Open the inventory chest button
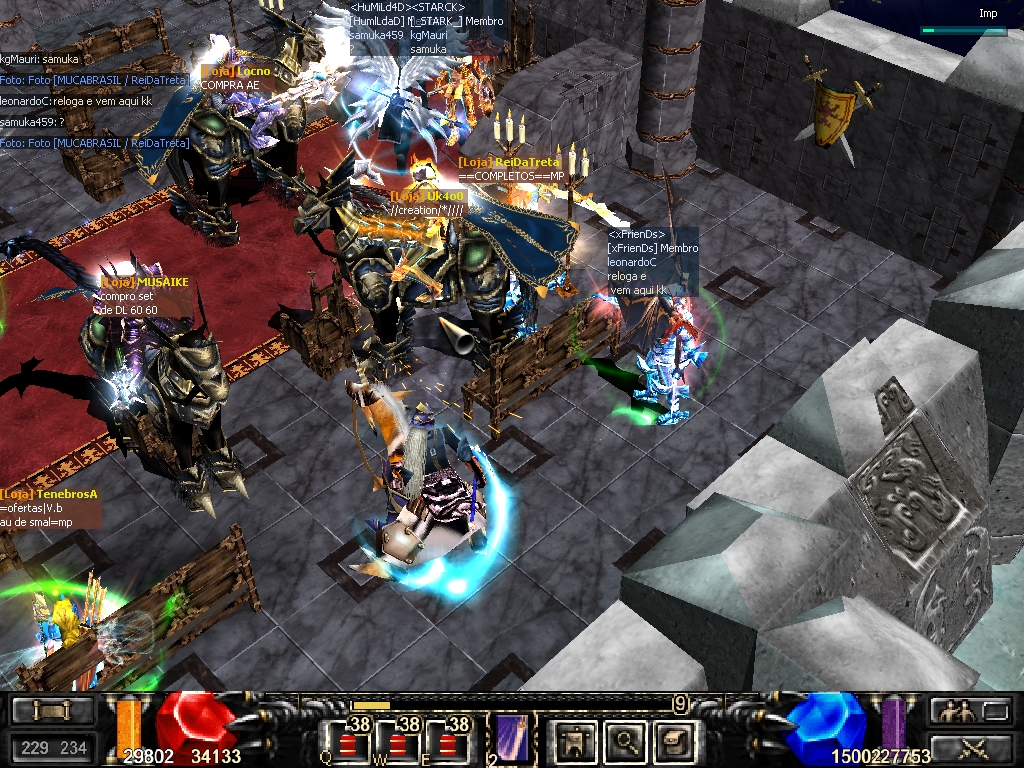Screen dimensions: 1024x768 pos(52,711)
